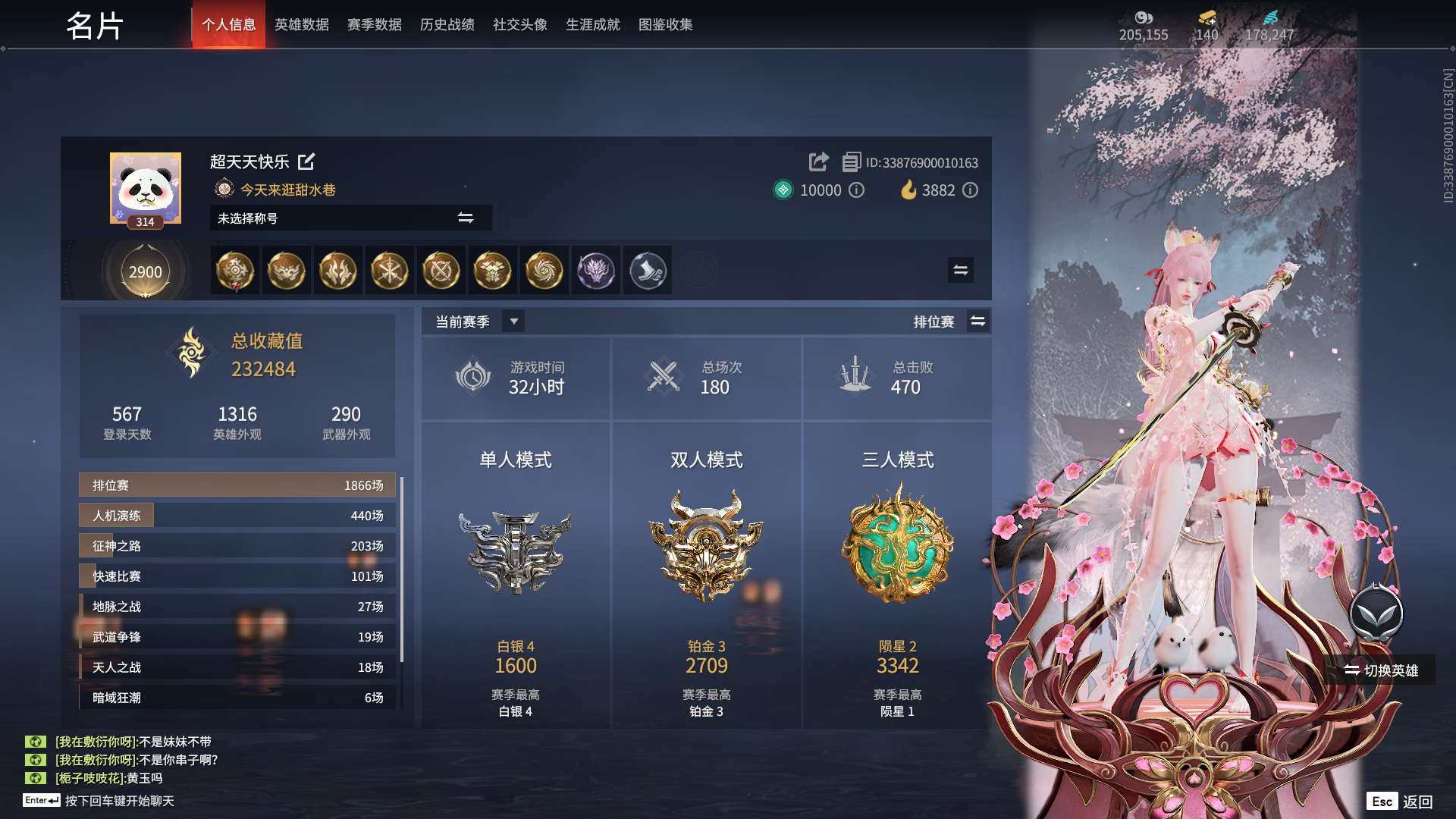Toggle the badge display swap control

point(960,270)
